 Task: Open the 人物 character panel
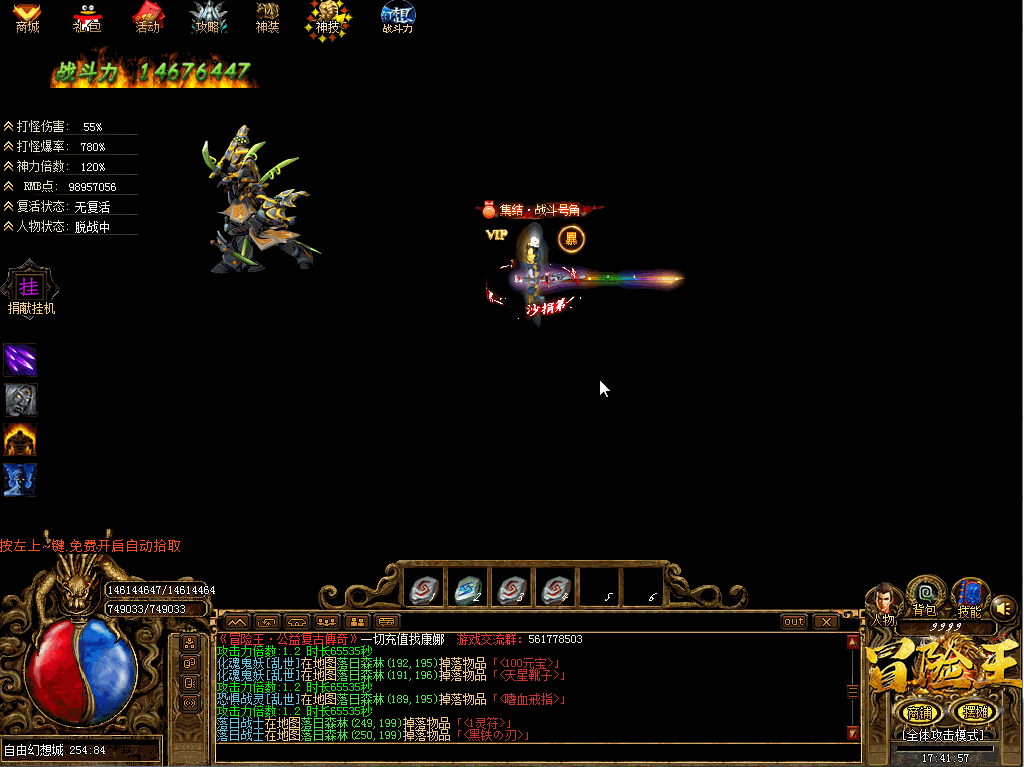coord(882,602)
